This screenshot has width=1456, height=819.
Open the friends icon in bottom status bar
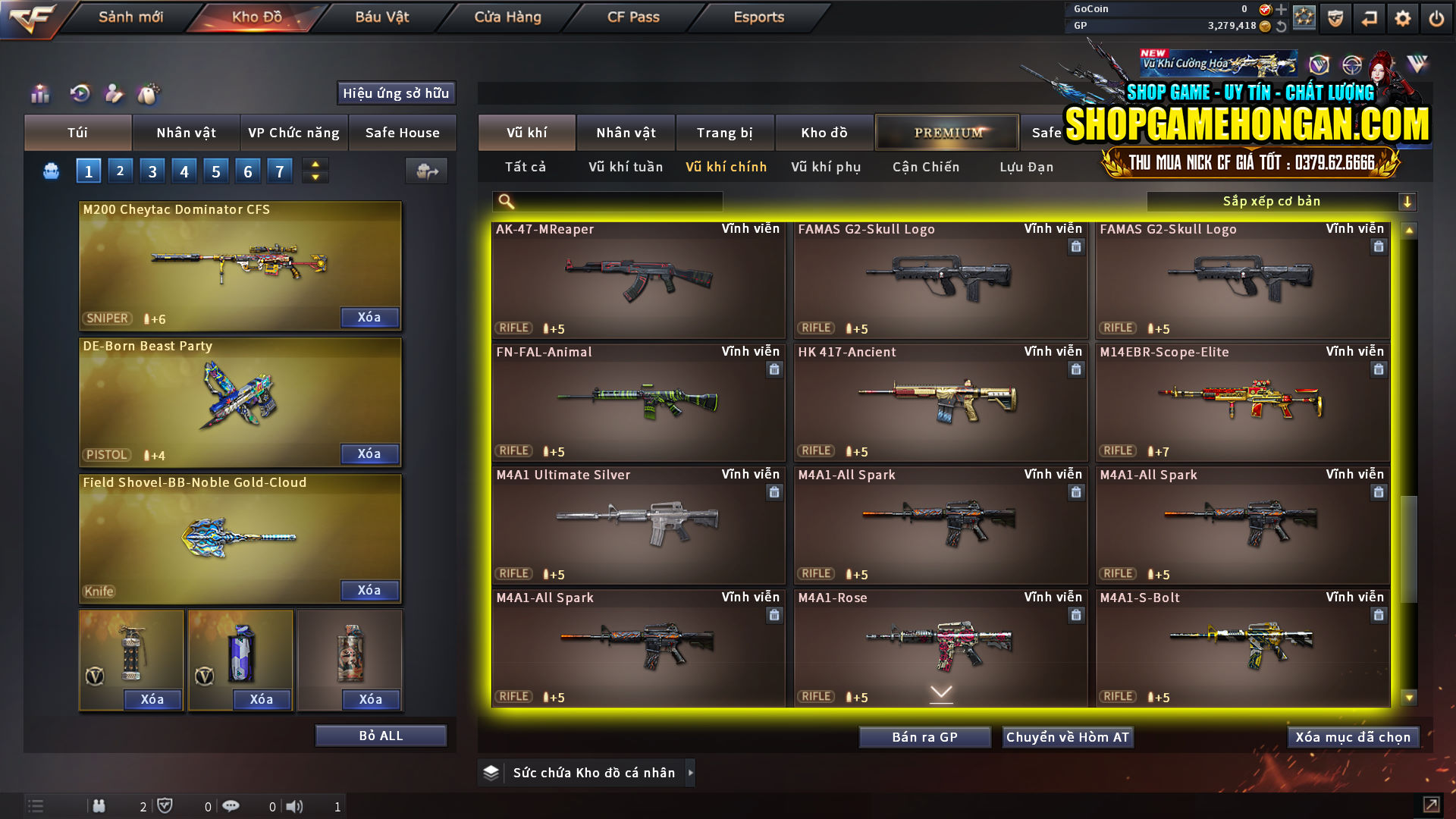(x=99, y=806)
